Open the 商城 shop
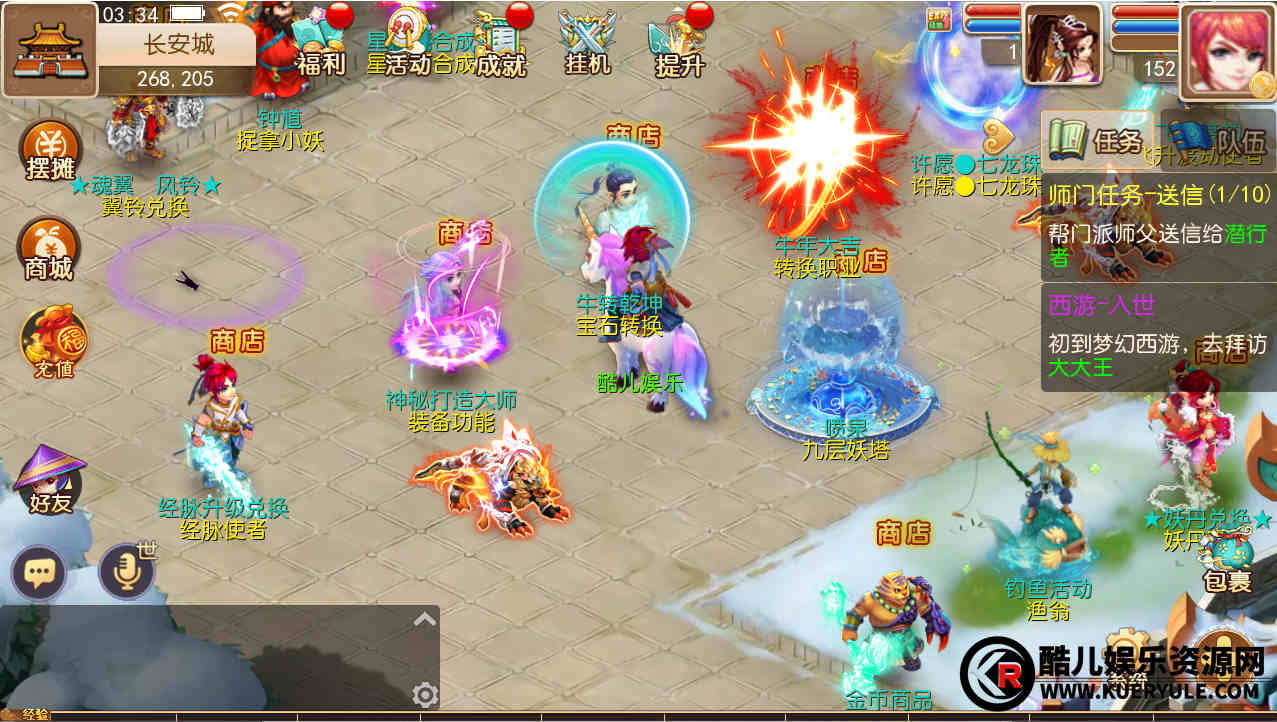 coord(49,250)
